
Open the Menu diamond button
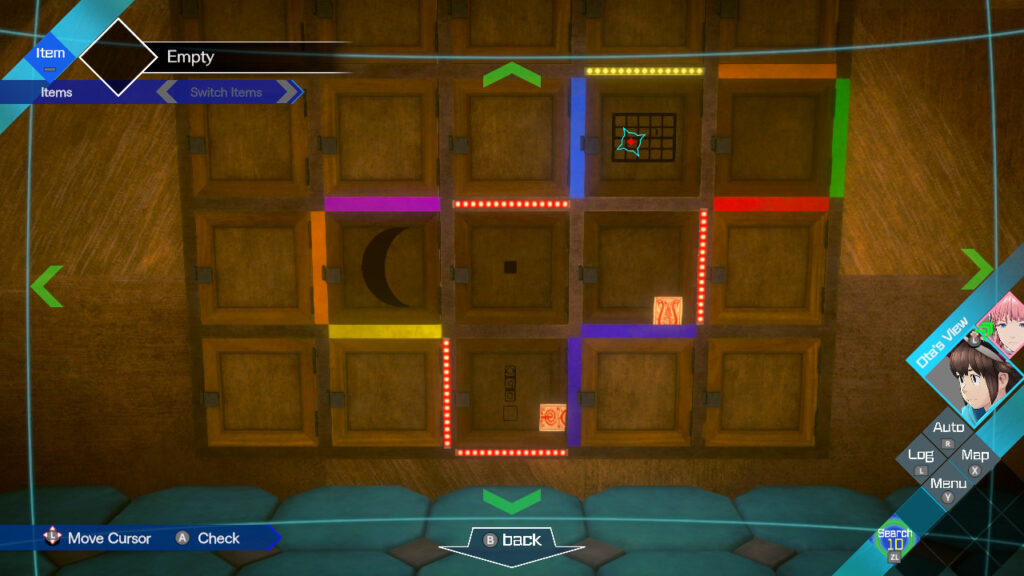coord(948,483)
